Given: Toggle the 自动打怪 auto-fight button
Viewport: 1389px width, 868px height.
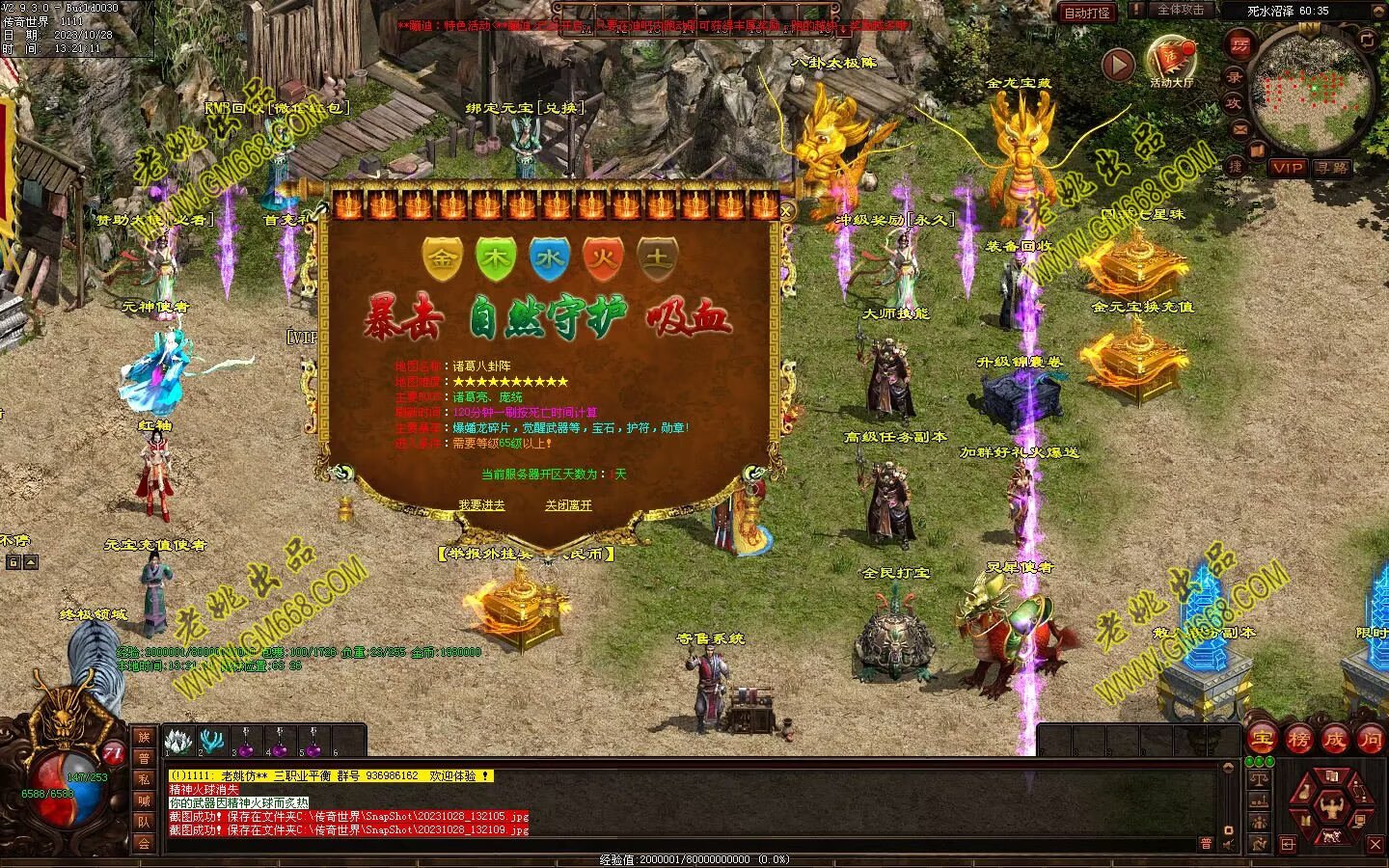Looking at the screenshot, I should coord(1087,13).
